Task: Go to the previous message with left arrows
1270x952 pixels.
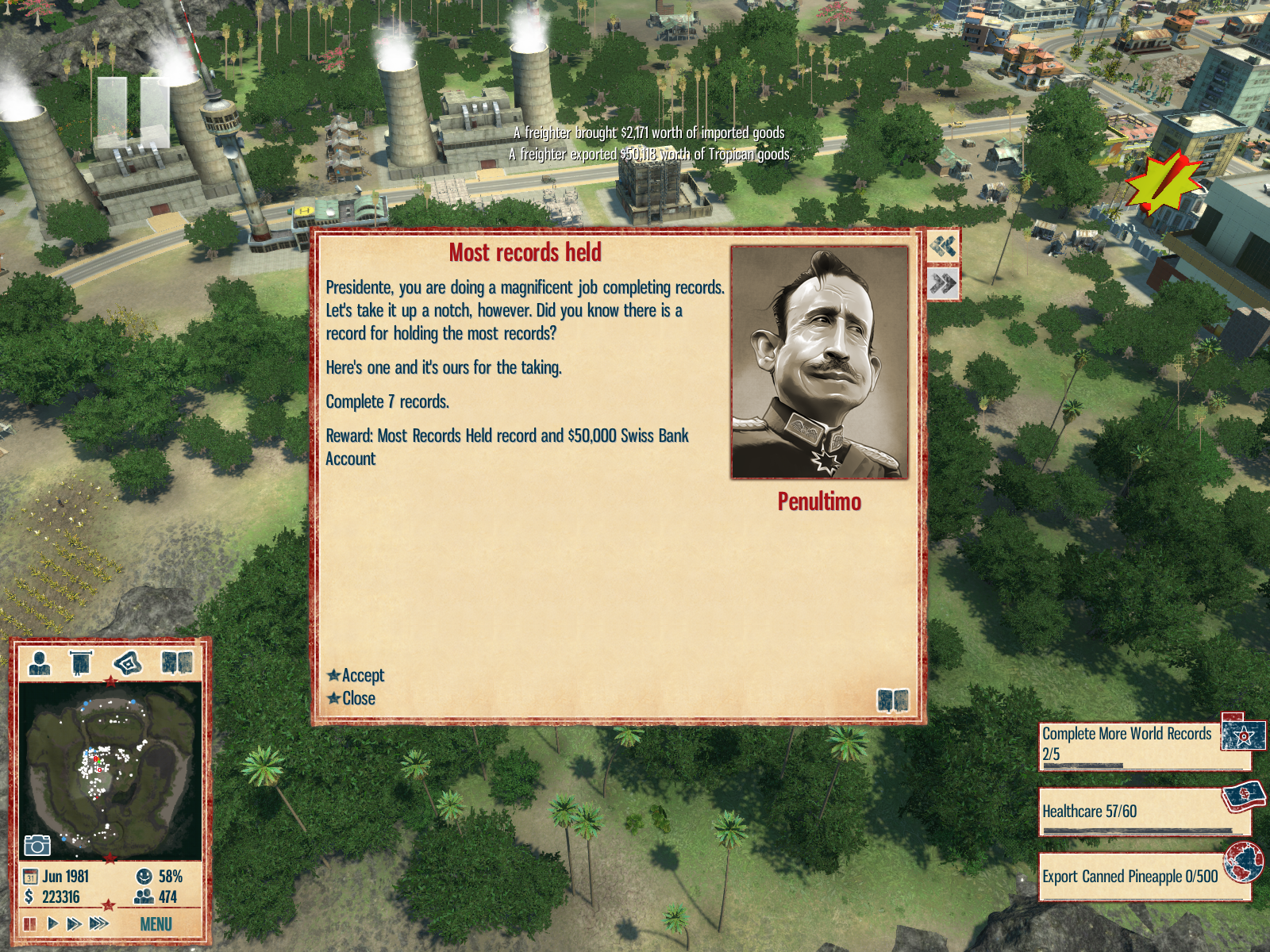Action: [x=943, y=246]
